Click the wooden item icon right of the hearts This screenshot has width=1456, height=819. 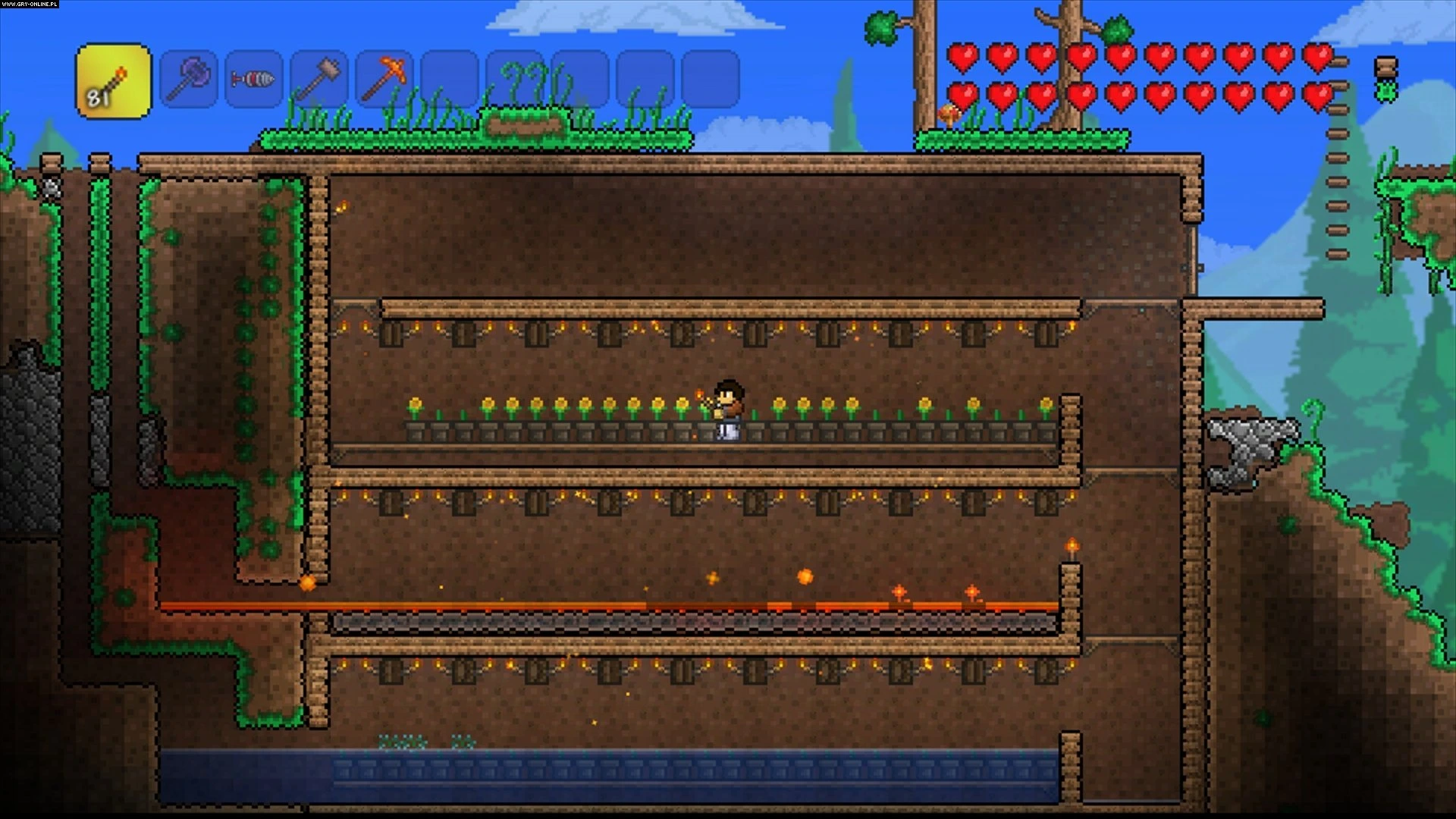click(x=1388, y=68)
